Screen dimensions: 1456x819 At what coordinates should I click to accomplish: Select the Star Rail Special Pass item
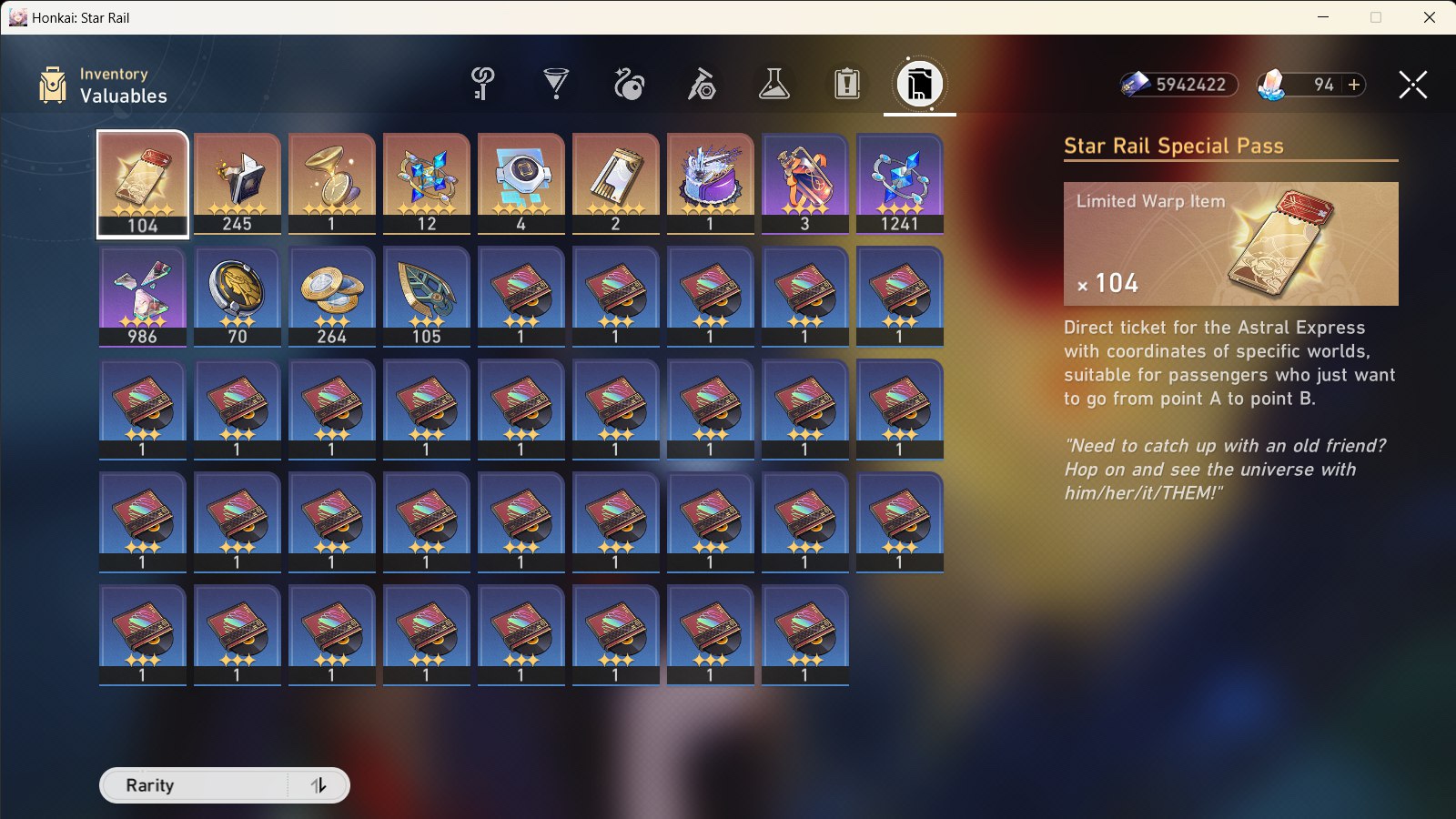tap(142, 182)
